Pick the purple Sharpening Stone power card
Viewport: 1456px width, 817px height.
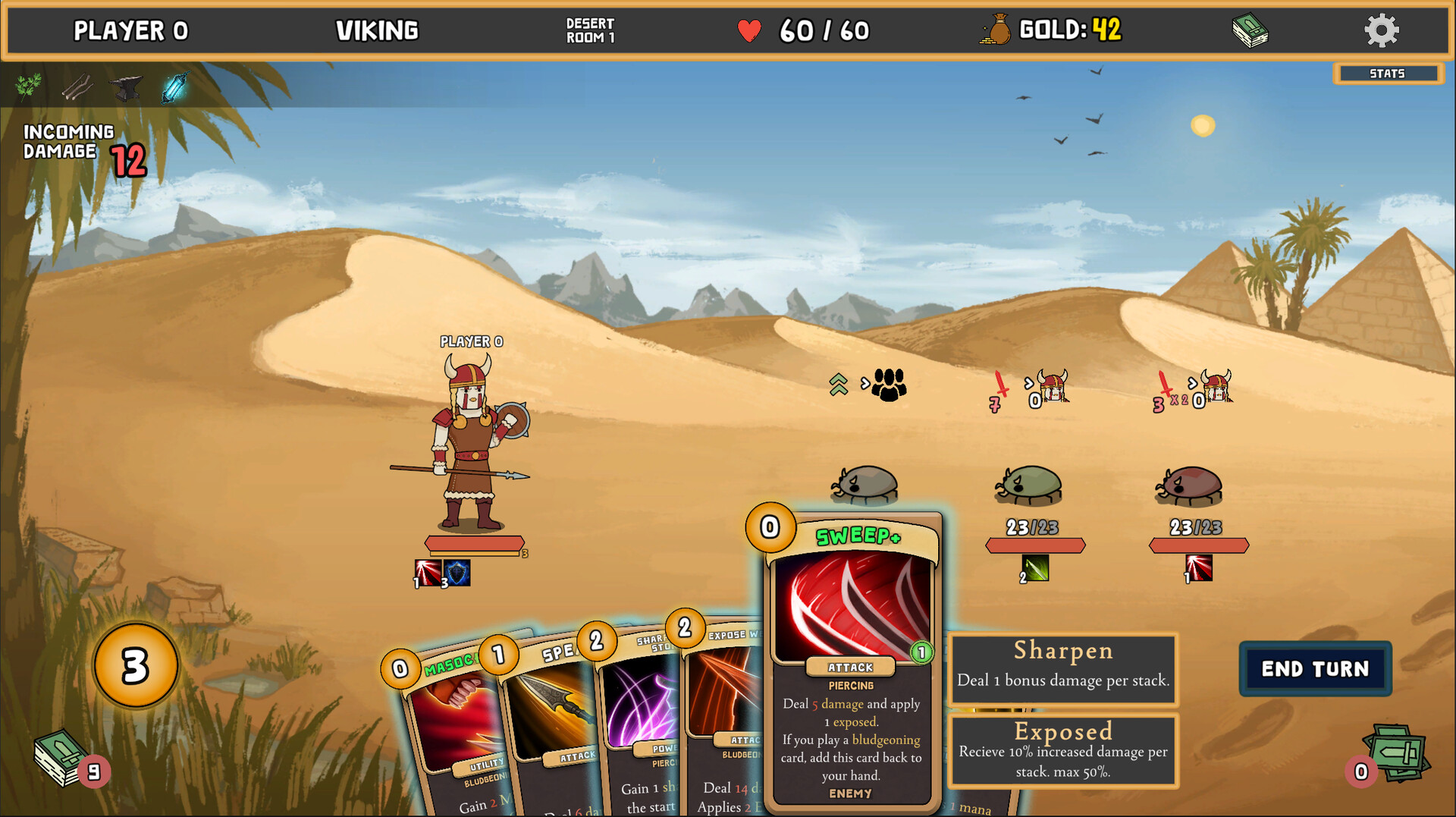pos(641,713)
